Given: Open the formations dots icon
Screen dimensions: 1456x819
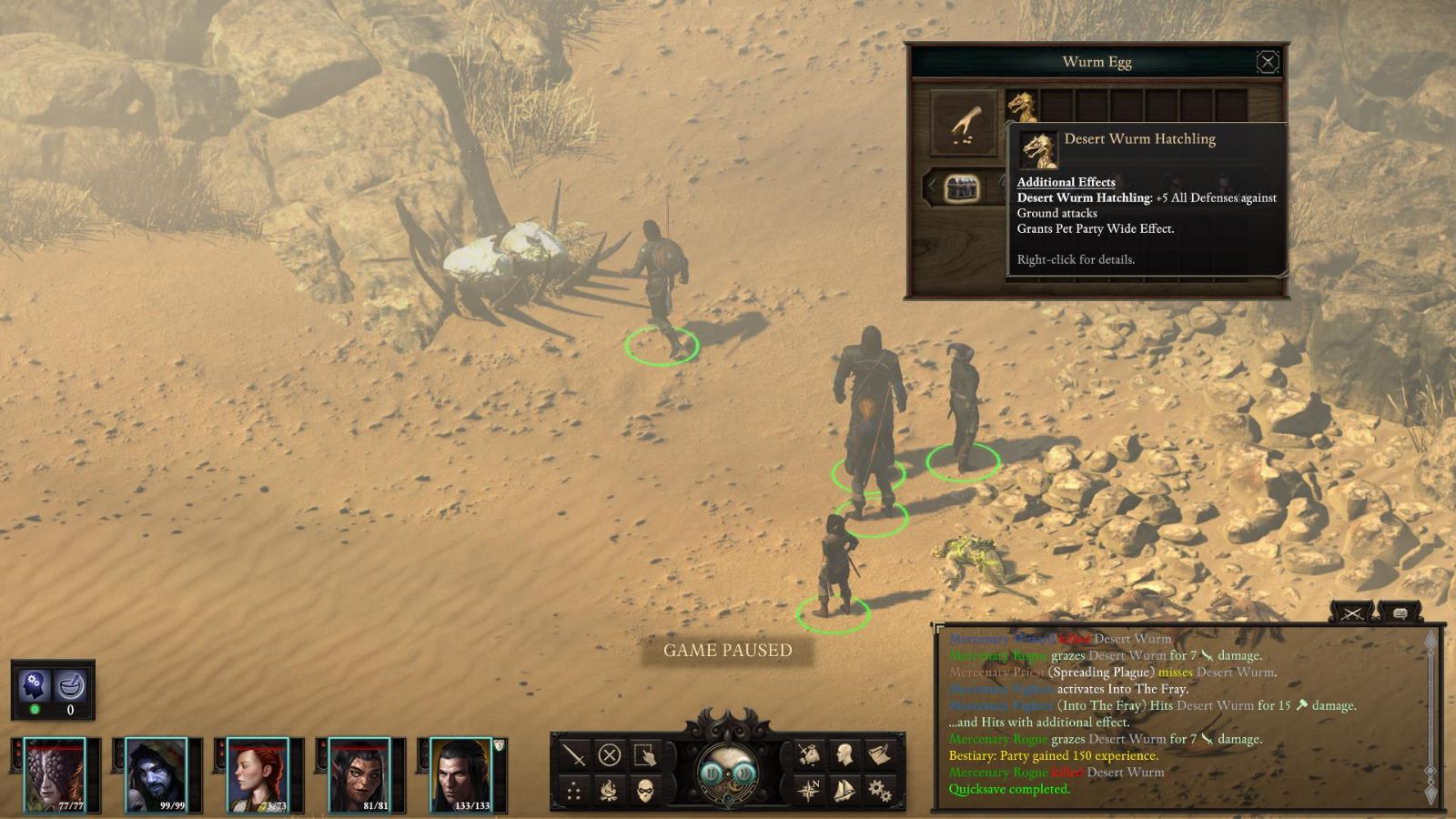Looking at the screenshot, I should tap(575, 791).
